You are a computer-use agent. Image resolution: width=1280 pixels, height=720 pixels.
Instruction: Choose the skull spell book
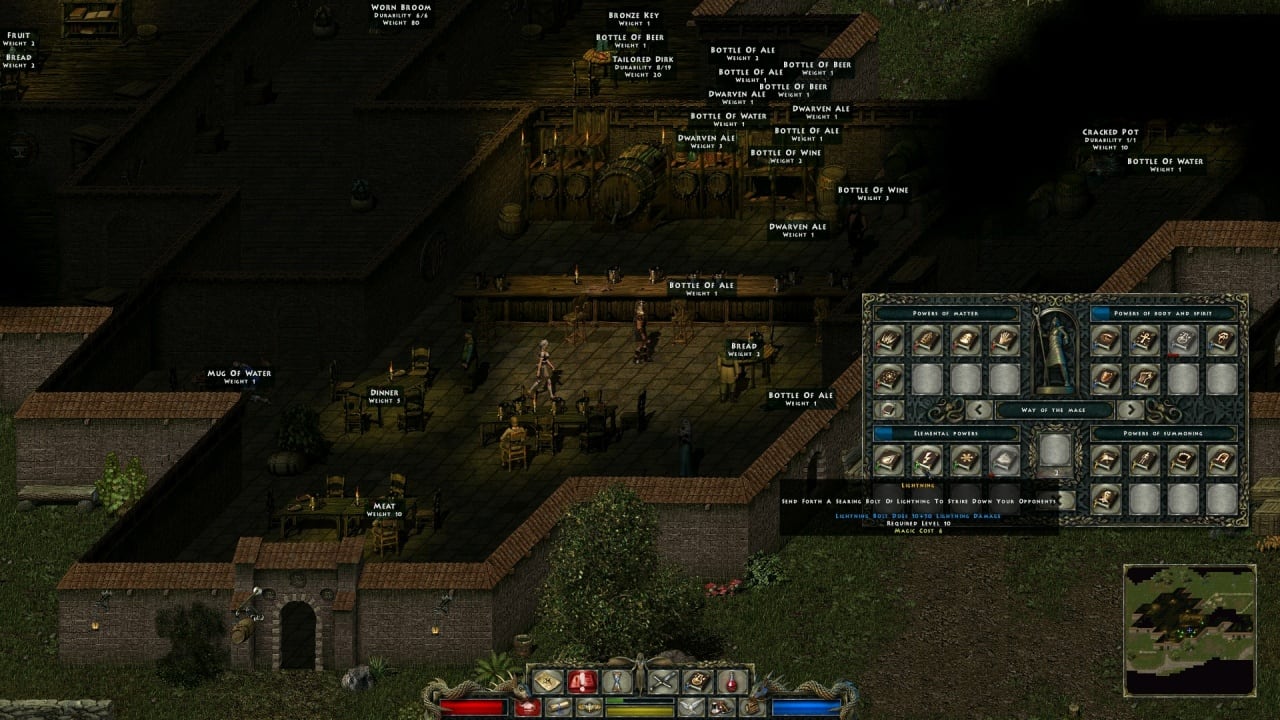(x=1181, y=340)
